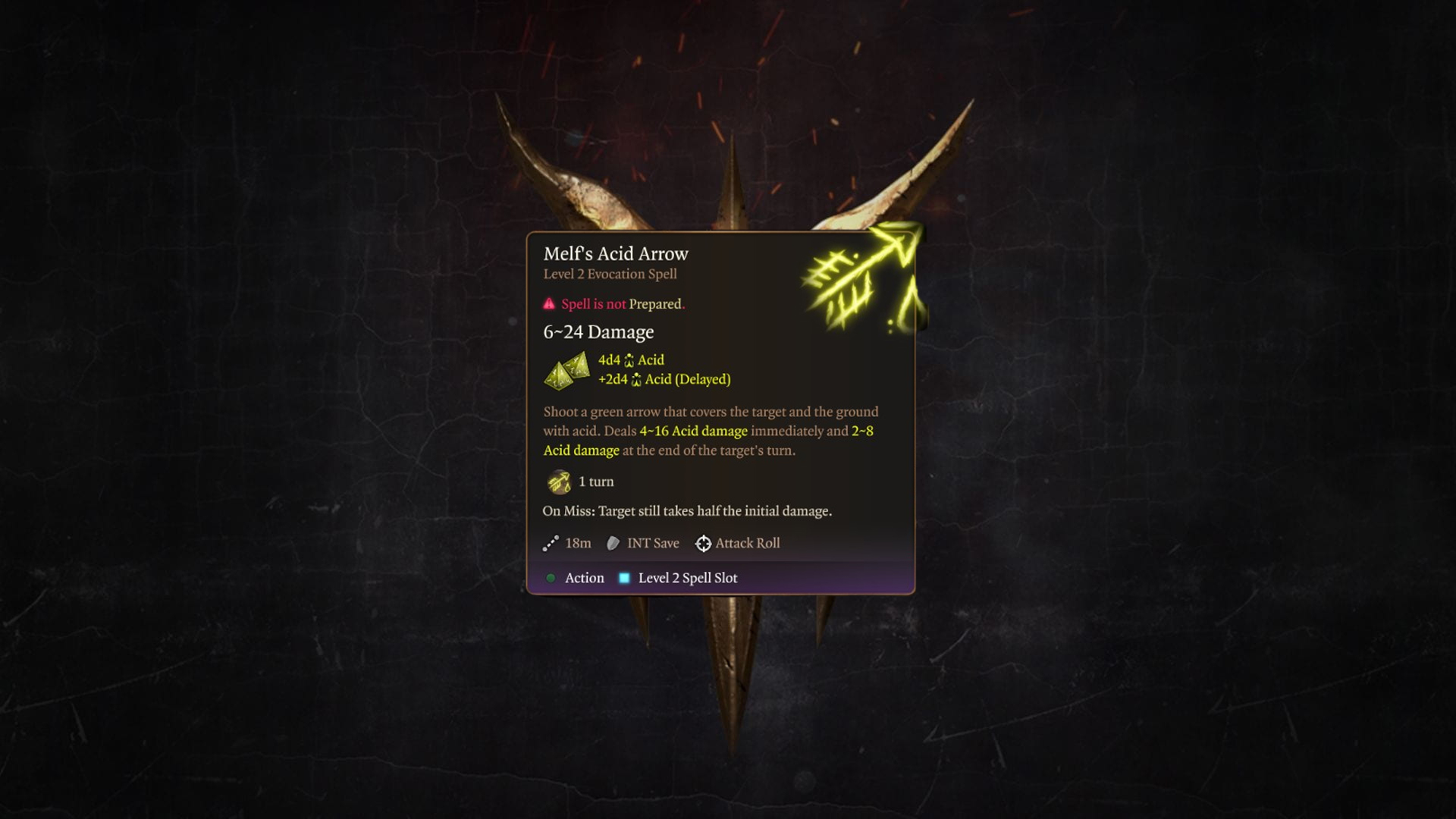Select the Melf's Acid Arrow title
Screen dimensions: 1456x819
pos(615,254)
